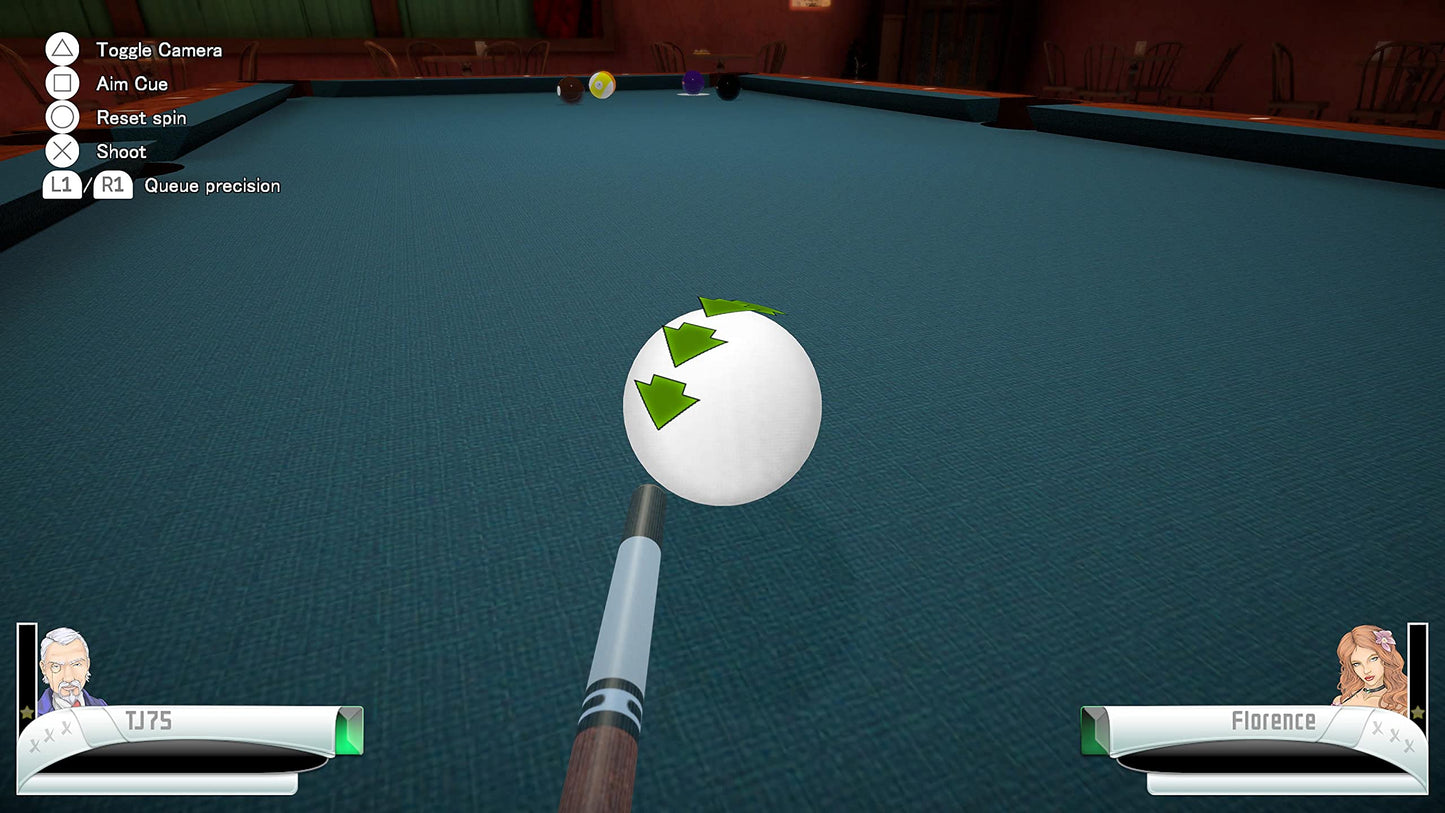Click the white cue ball
The image size is (1445, 813).
(x=722, y=405)
